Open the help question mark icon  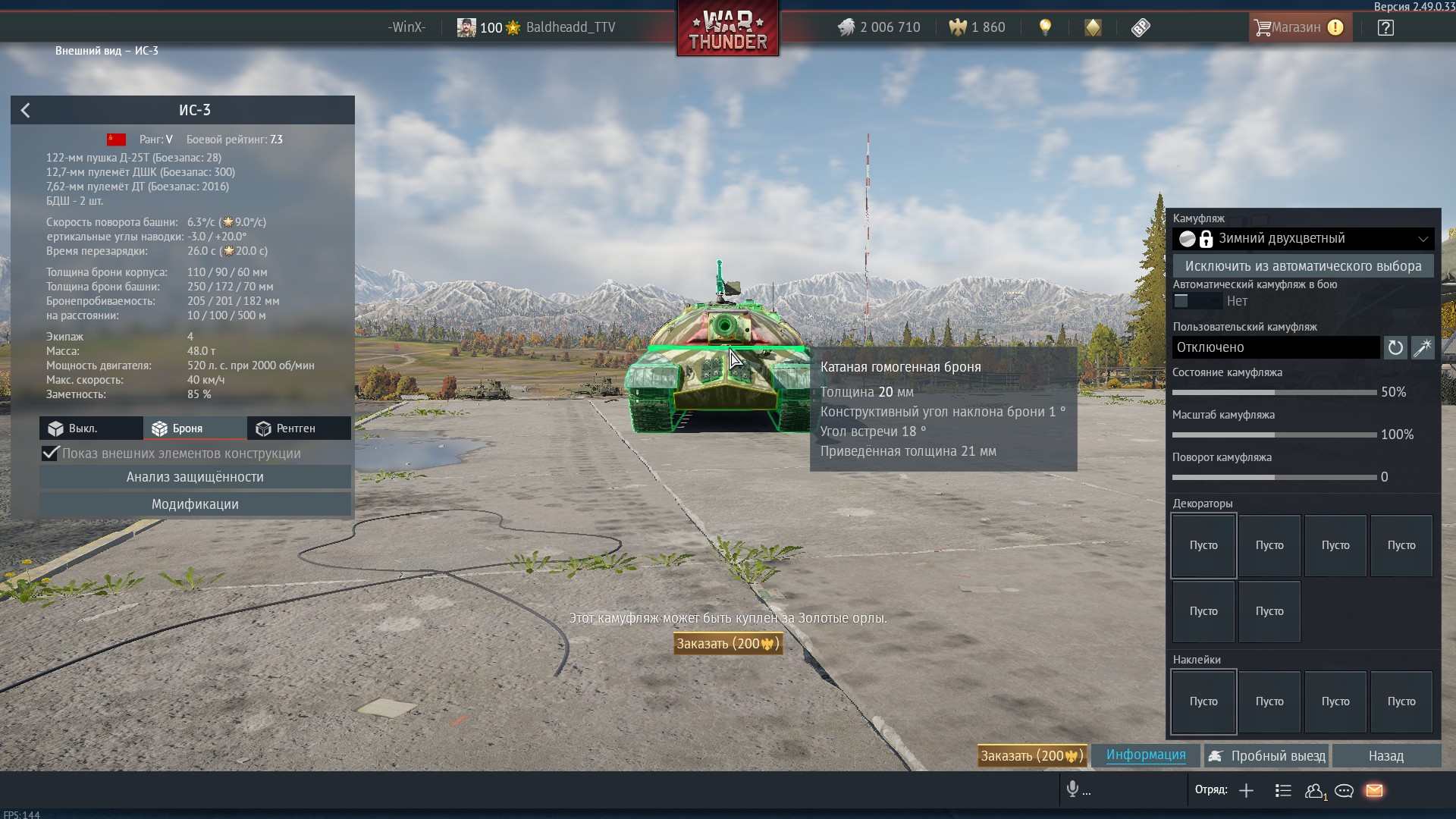click(1385, 28)
